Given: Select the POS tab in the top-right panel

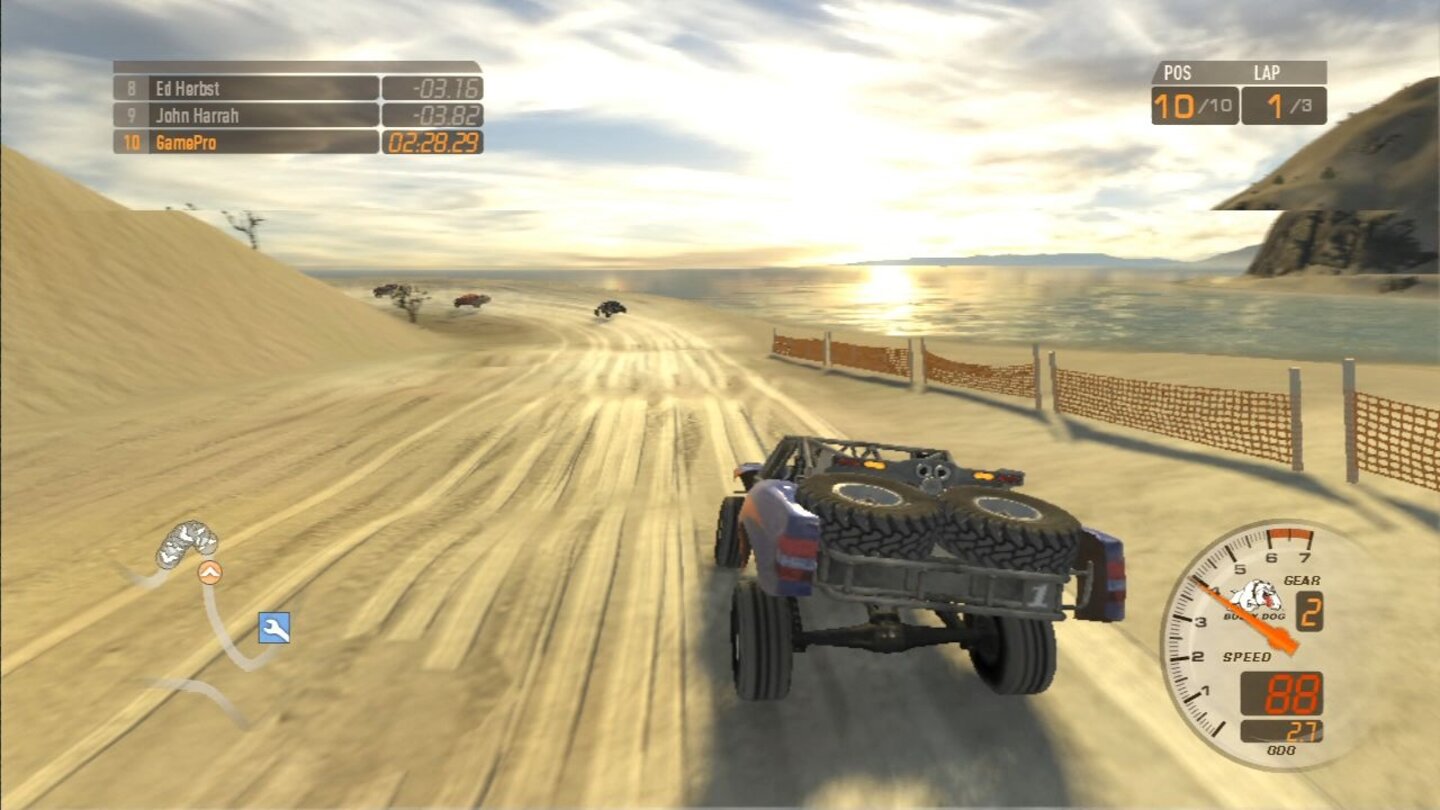Looking at the screenshot, I should [x=1178, y=72].
